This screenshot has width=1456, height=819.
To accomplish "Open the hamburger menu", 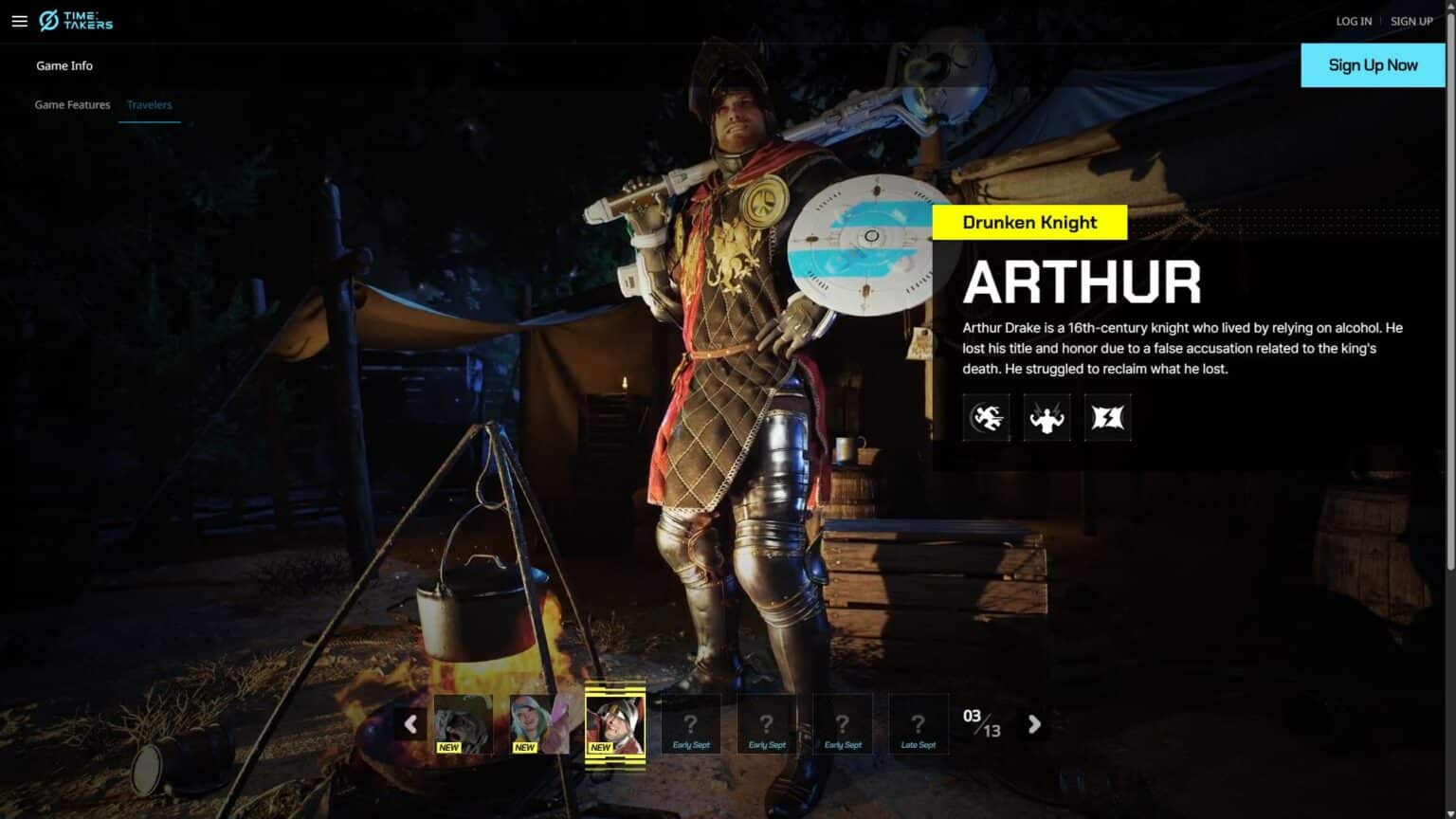I will pos(19,21).
